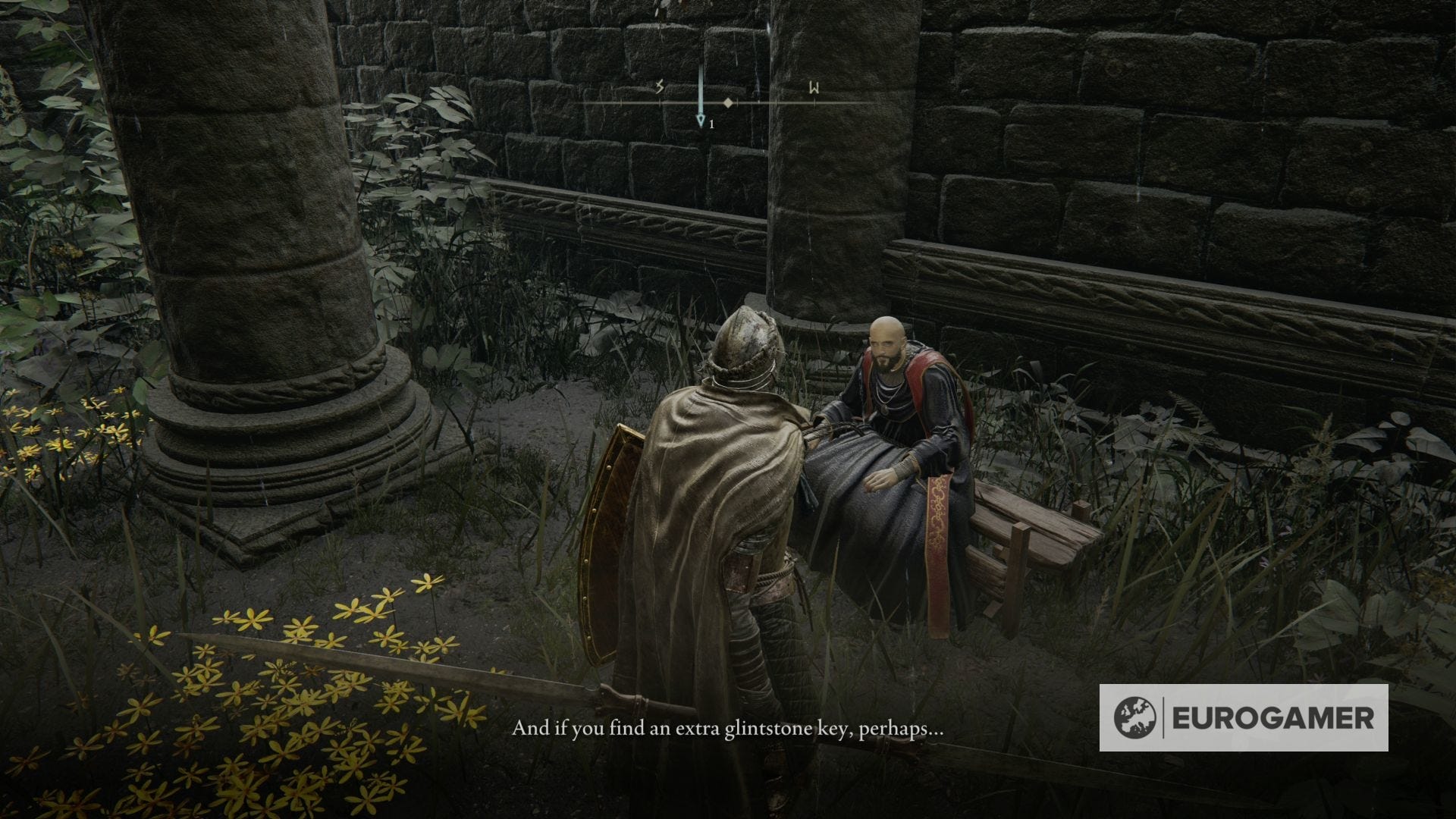Viewport: 1456px width, 819px height.
Task: Click the blue objective marker labeled 1
Action: click(x=701, y=120)
